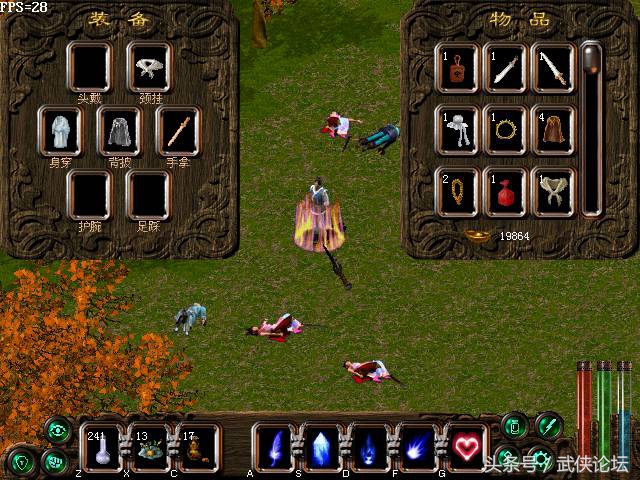Activate the ice crystal skill

point(322,448)
